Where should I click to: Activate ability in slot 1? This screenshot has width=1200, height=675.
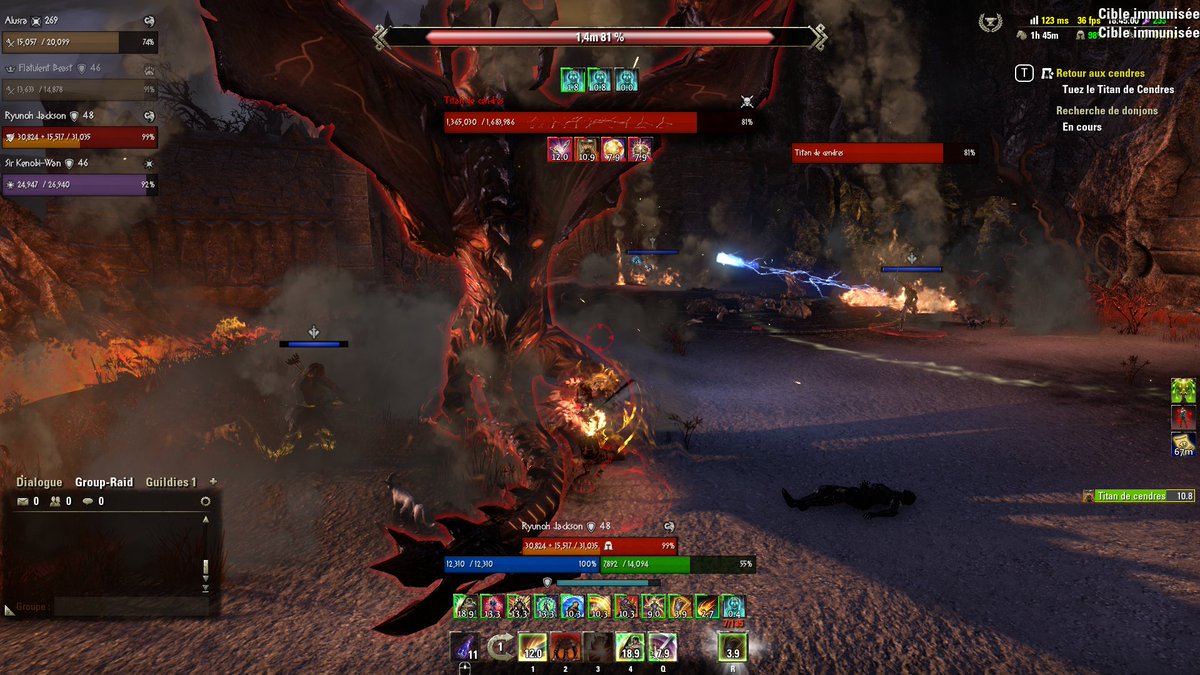(532, 647)
